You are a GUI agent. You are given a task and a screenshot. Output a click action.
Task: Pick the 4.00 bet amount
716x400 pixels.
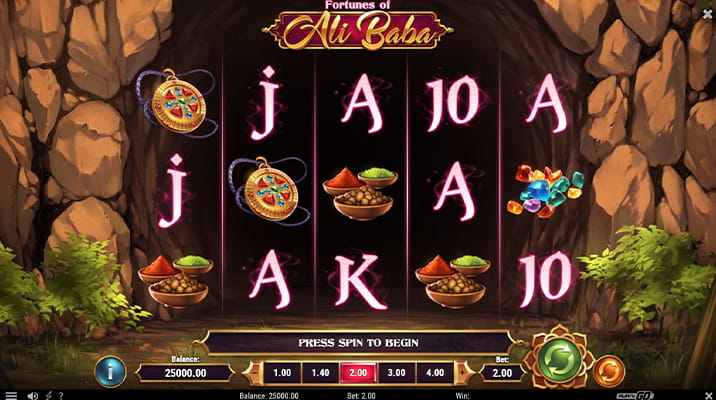tap(434, 373)
